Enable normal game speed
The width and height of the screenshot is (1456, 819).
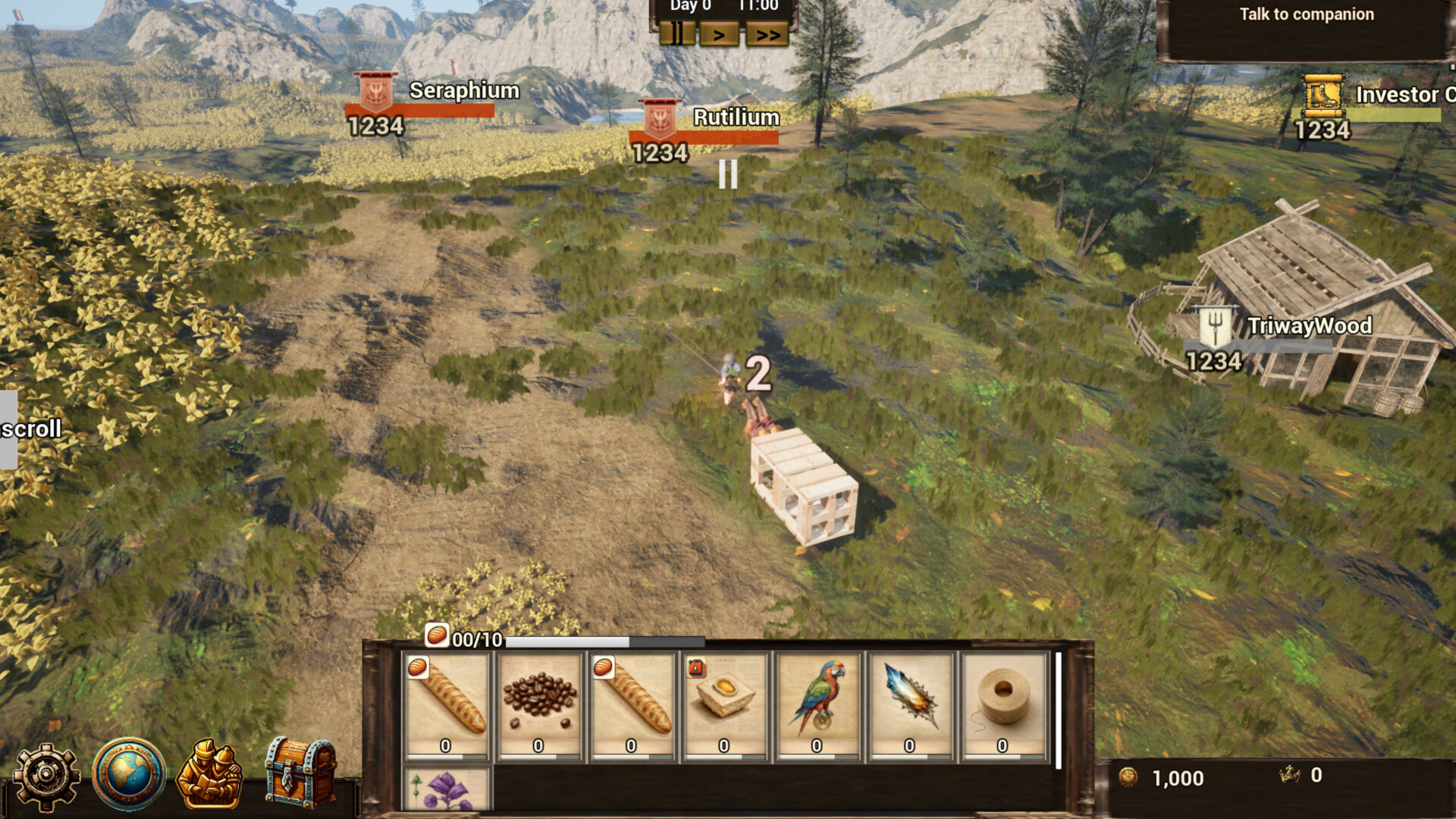pos(718,33)
